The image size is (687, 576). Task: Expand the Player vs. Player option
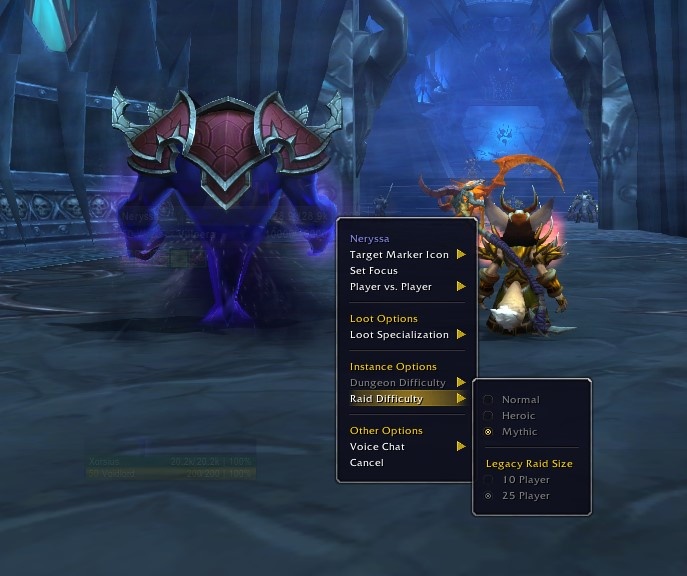coord(392,287)
